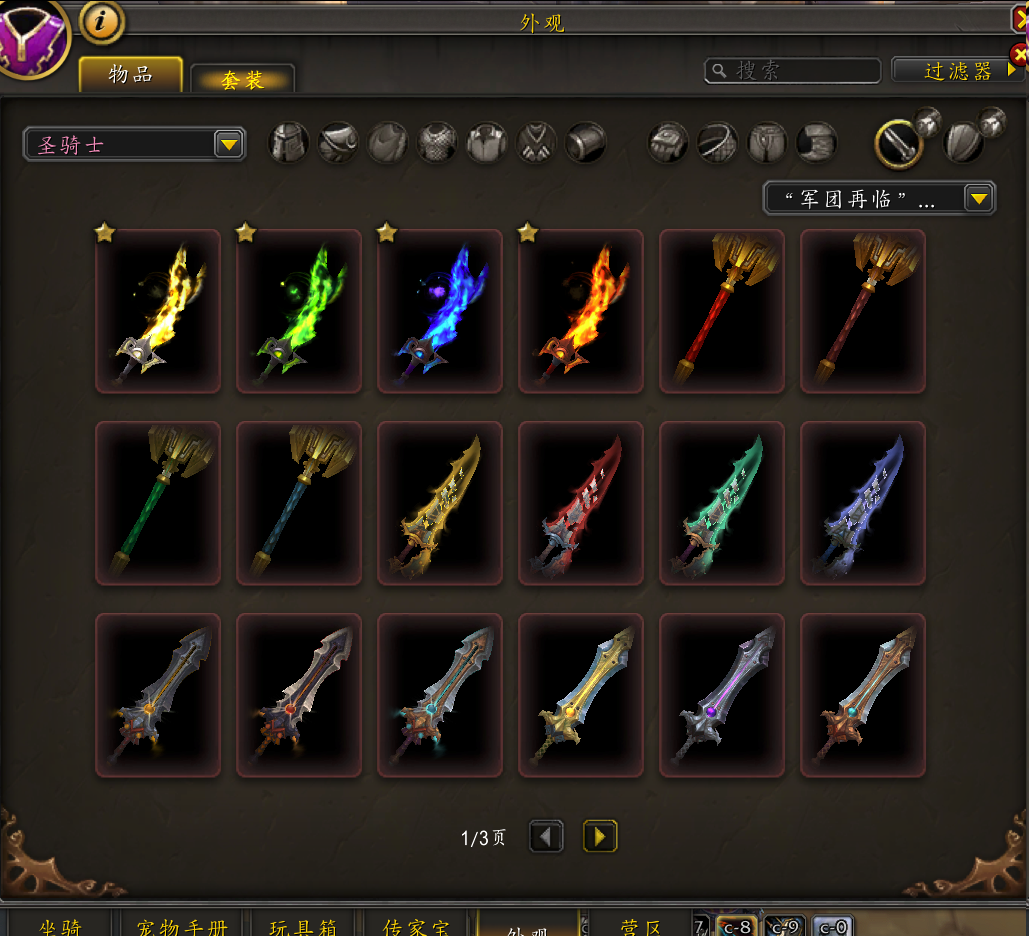
Task: Select the golden flaming sword appearance
Action: pyautogui.click(x=158, y=311)
